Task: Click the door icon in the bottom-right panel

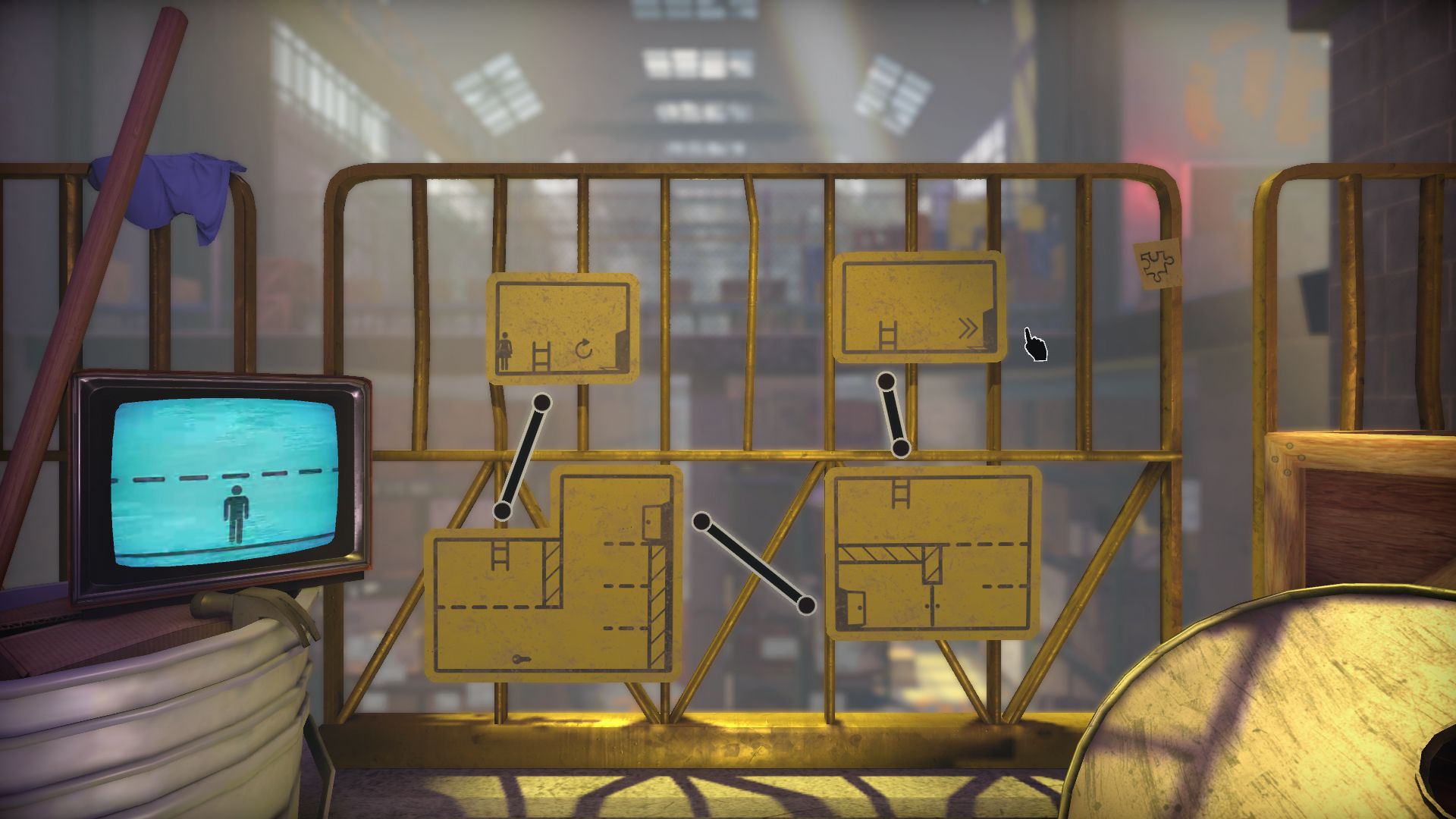Action: point(855,608)
